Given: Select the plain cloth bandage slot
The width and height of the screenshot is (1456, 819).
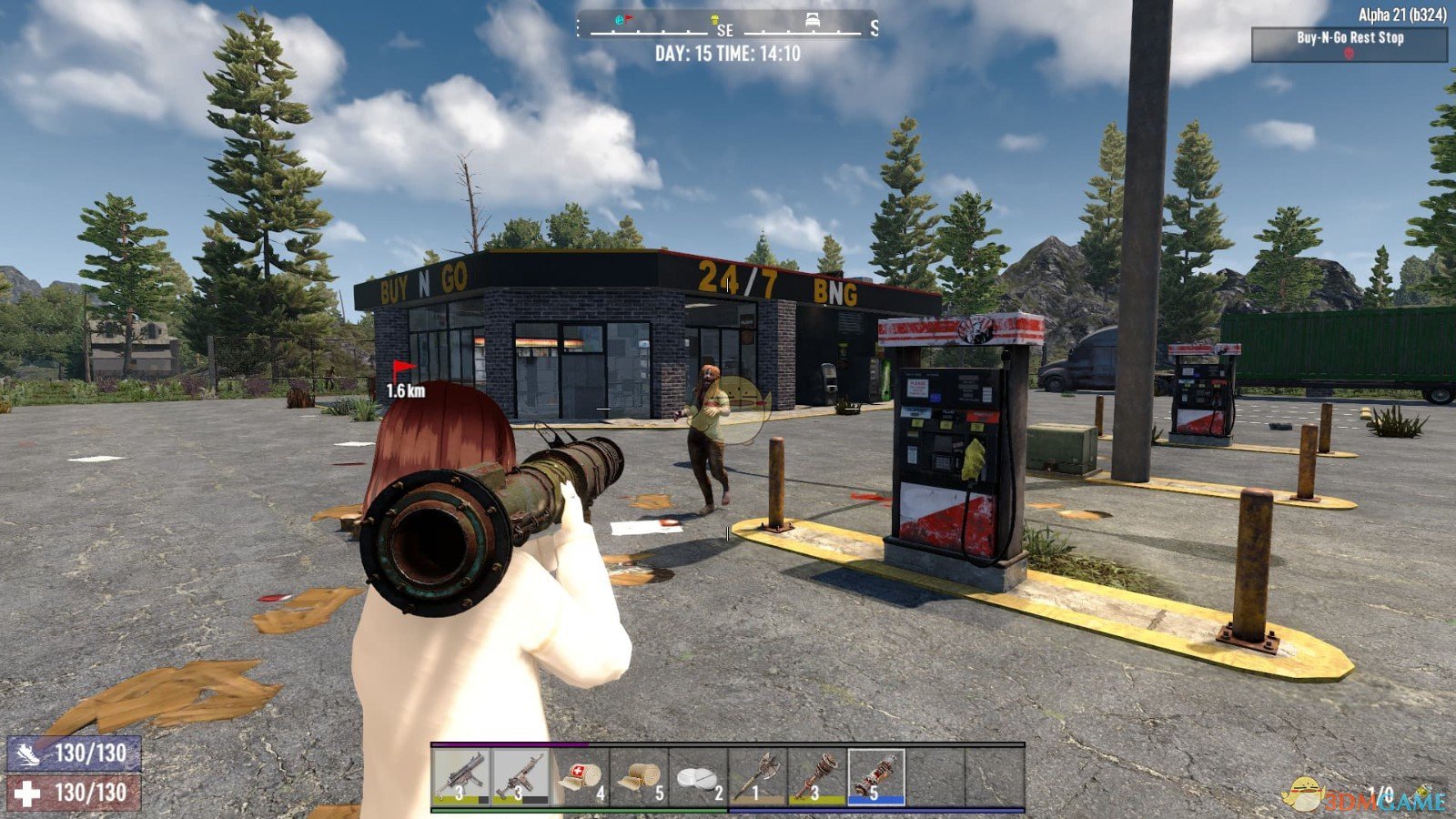Looking at the screenshot, I should point(639,776).
